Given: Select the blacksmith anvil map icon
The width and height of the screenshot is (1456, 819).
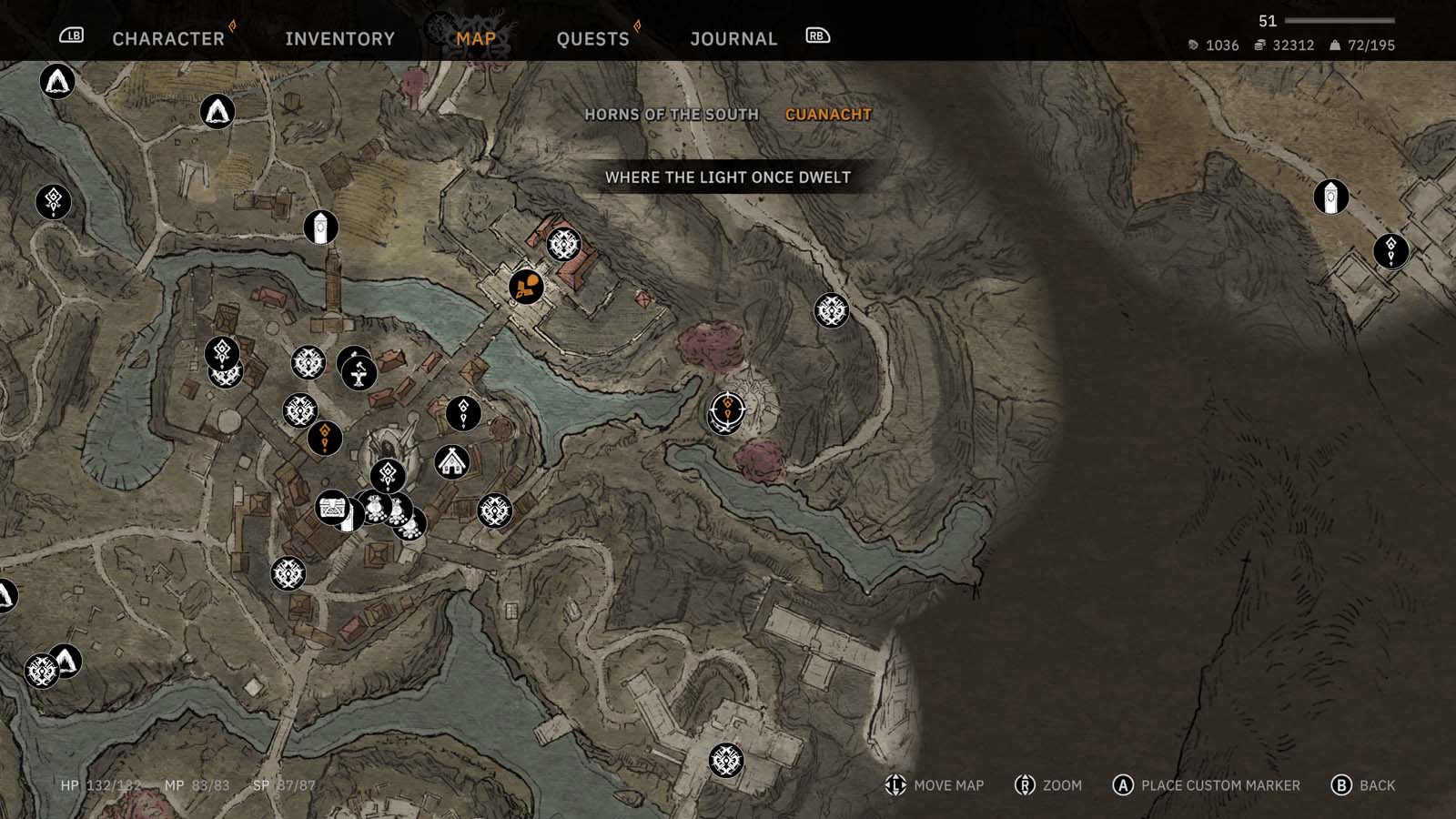Looking at the screenshot, I should [359, 373].
